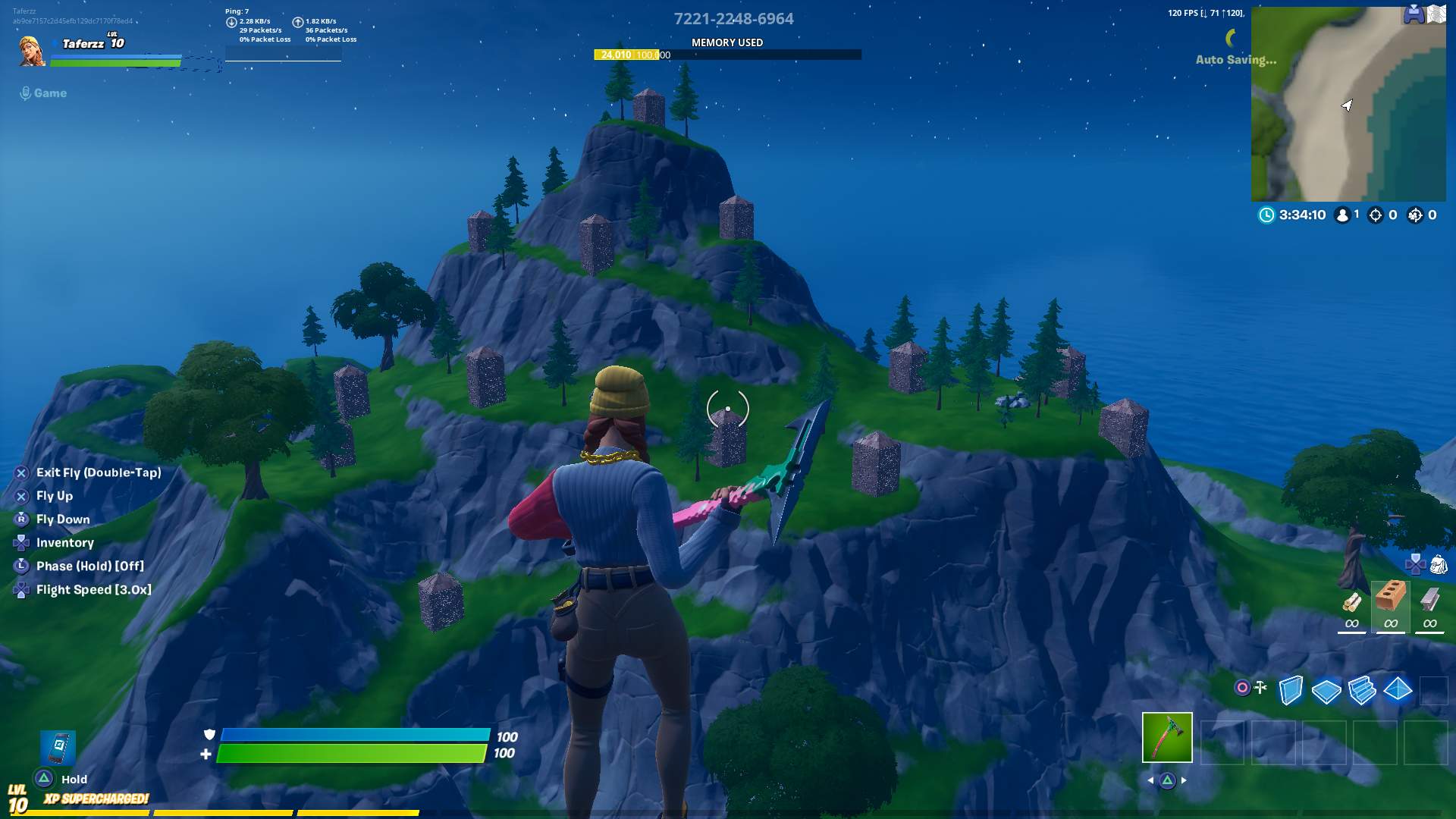Select the pyramid build piece icon
1456x819 pixels.
1399,690
